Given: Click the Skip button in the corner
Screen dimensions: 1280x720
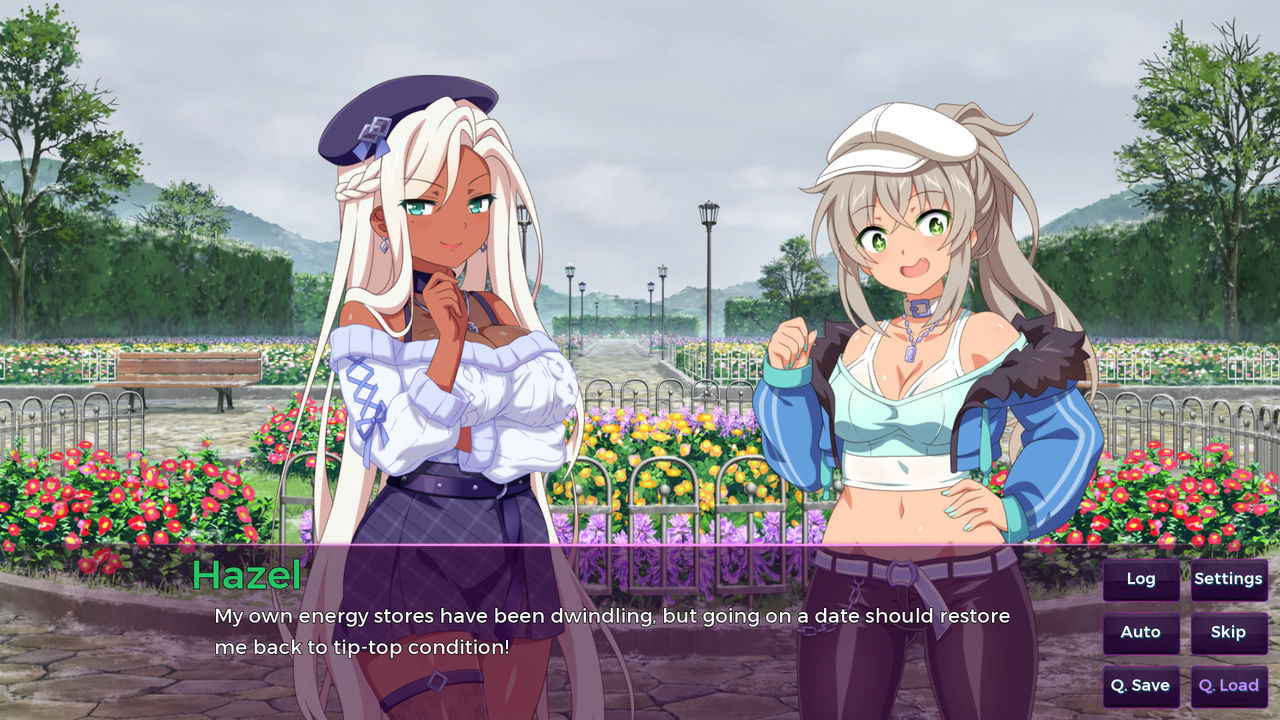Looking at the screenshot, I should pos(1229,632).
